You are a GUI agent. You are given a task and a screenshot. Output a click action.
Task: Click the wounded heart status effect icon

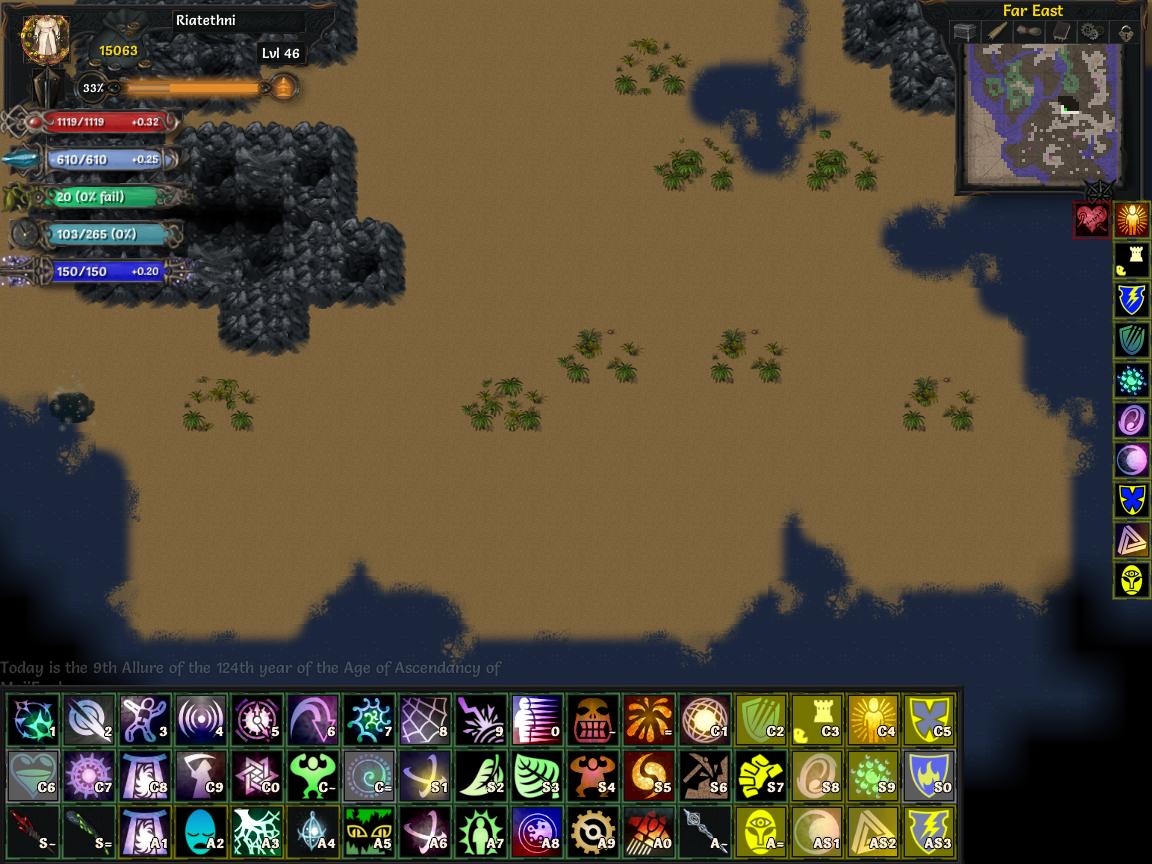tap(1091, 220)
